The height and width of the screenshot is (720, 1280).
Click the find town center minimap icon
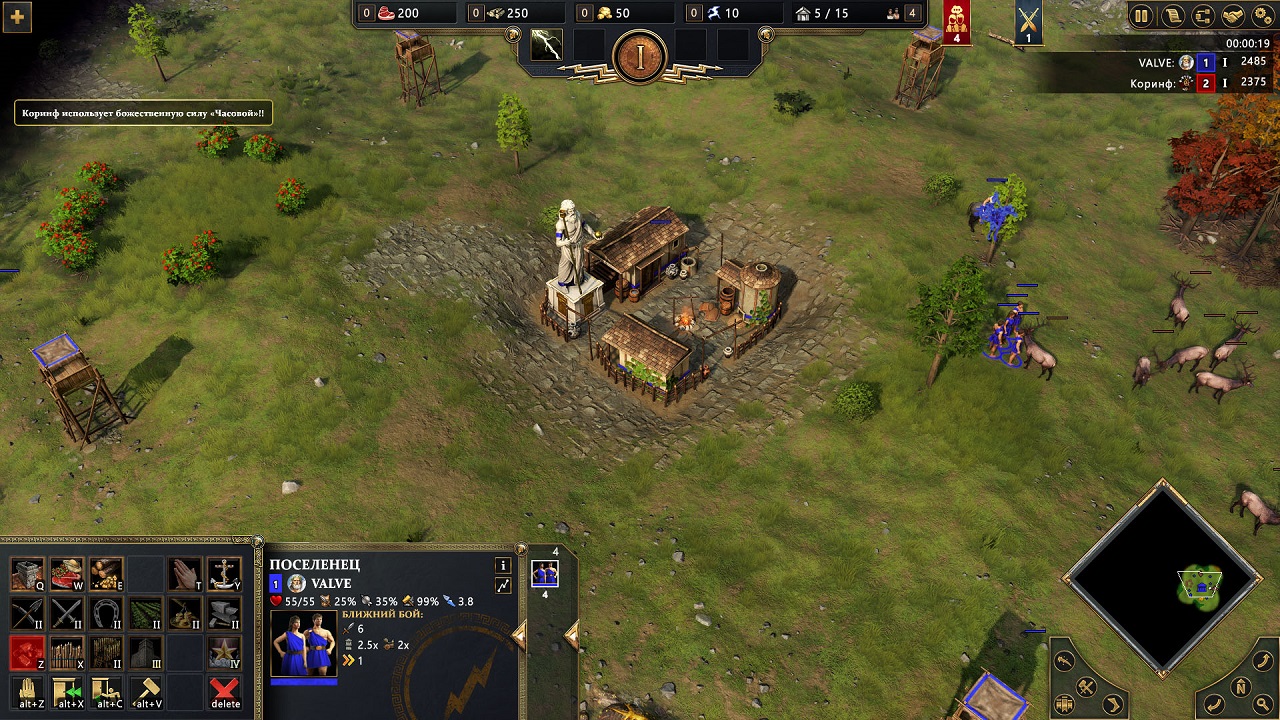click(1064, 703)
